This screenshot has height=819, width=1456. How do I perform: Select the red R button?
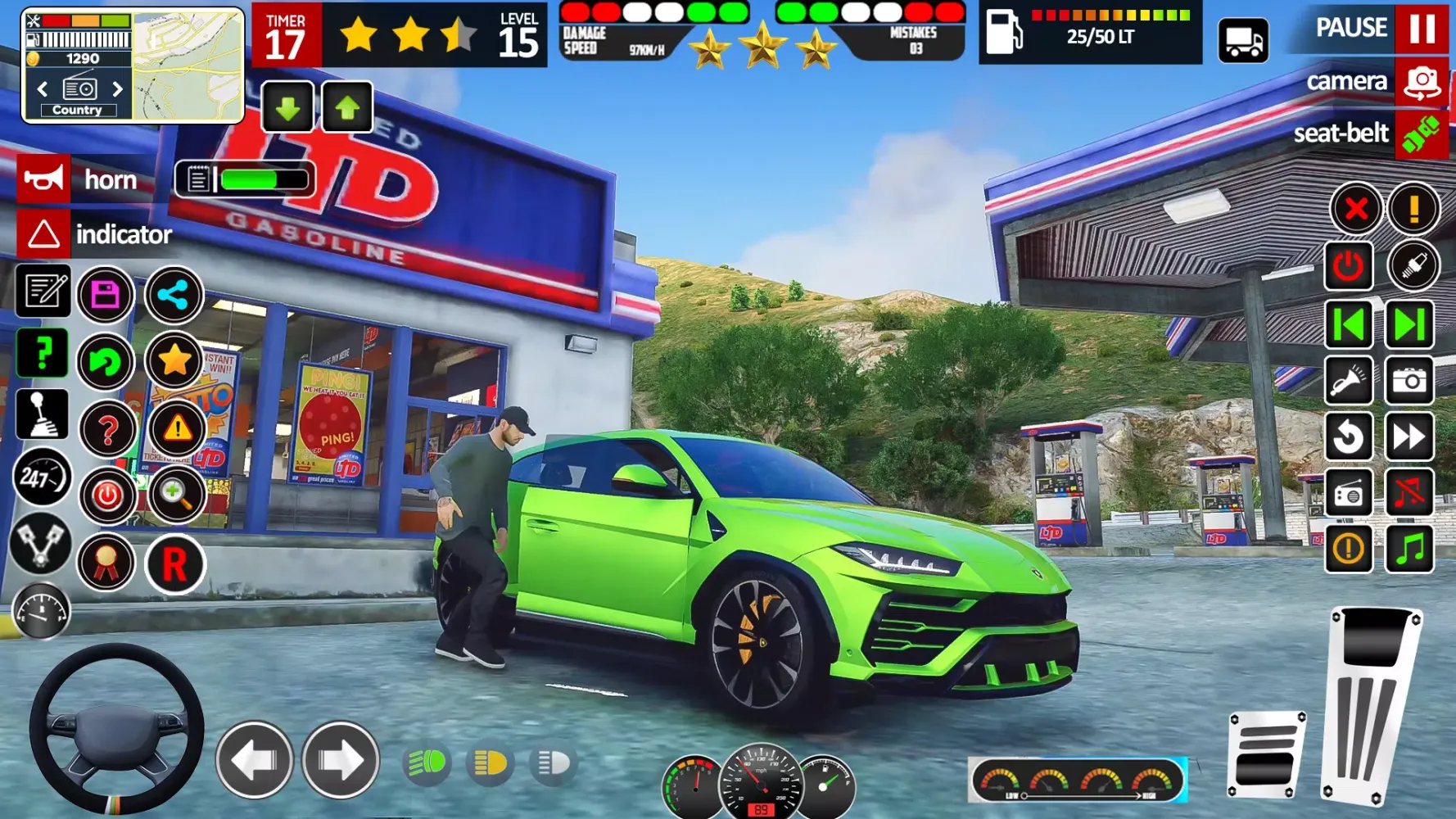(174, 564)
